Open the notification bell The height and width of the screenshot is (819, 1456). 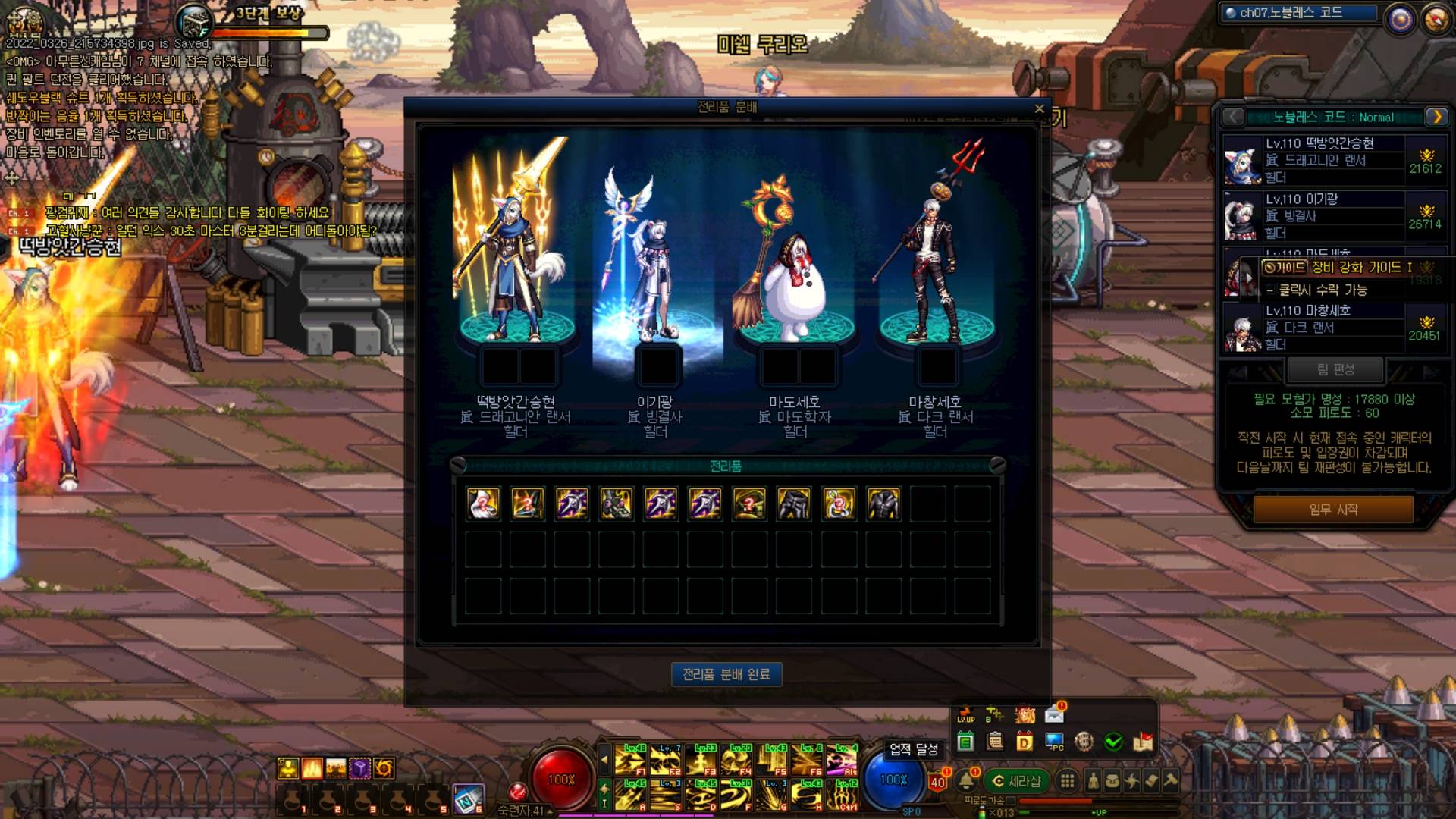966,781
